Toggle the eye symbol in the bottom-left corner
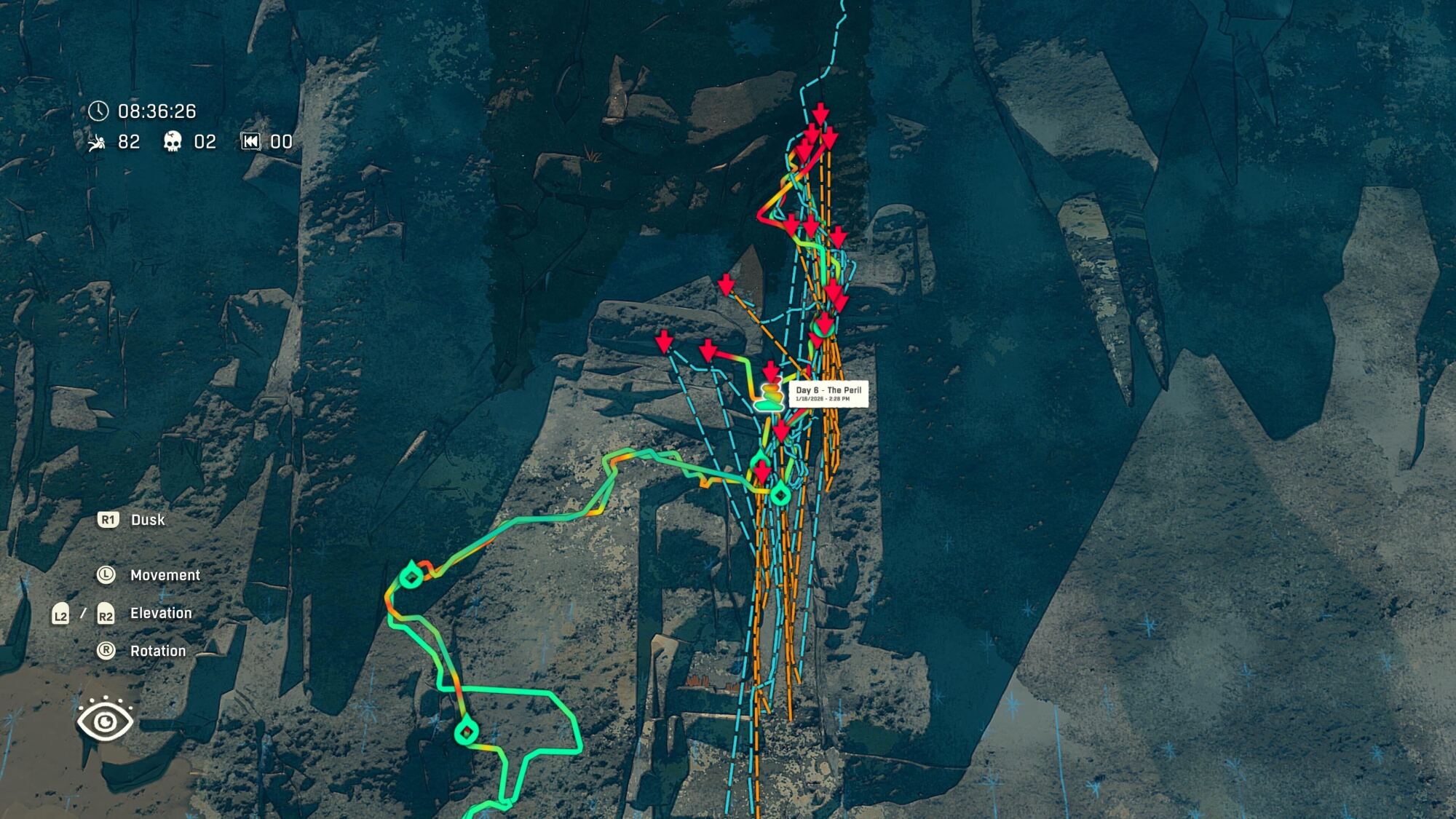The width and height of the screenshot is (1456, 819). point(106,721)
